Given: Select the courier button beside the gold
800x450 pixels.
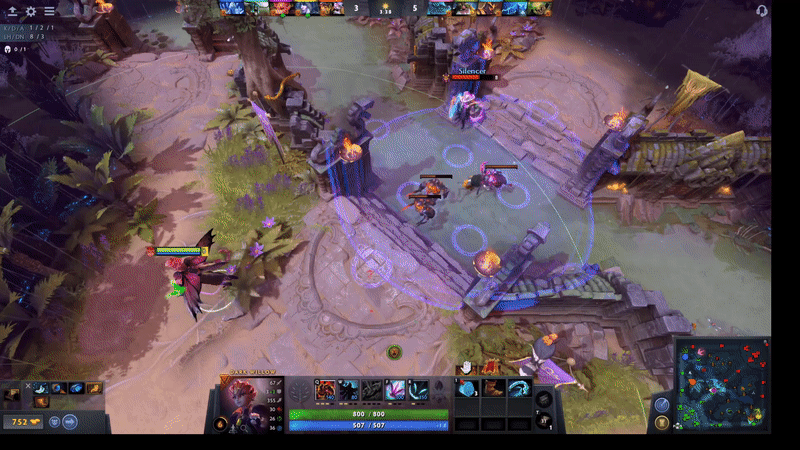Looking at the screenshot, I should 54,422.
